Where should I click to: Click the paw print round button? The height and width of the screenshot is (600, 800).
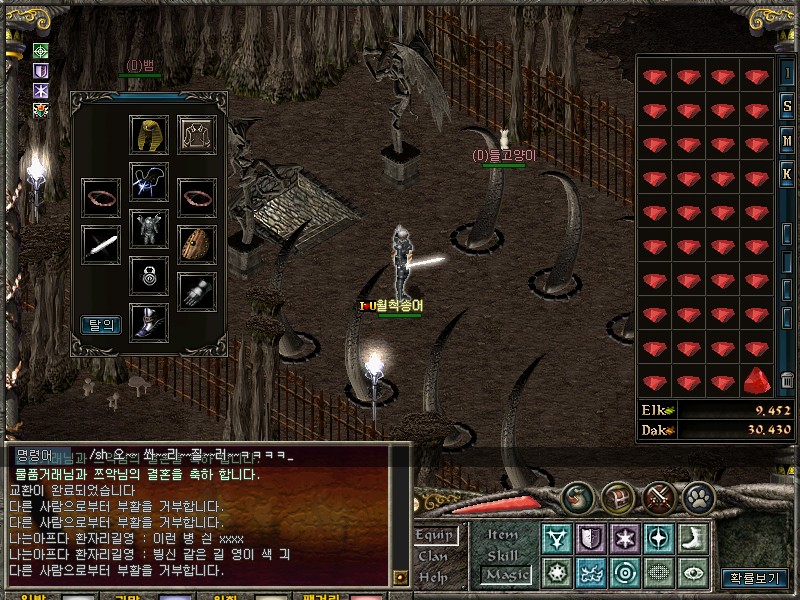[698, 497]
